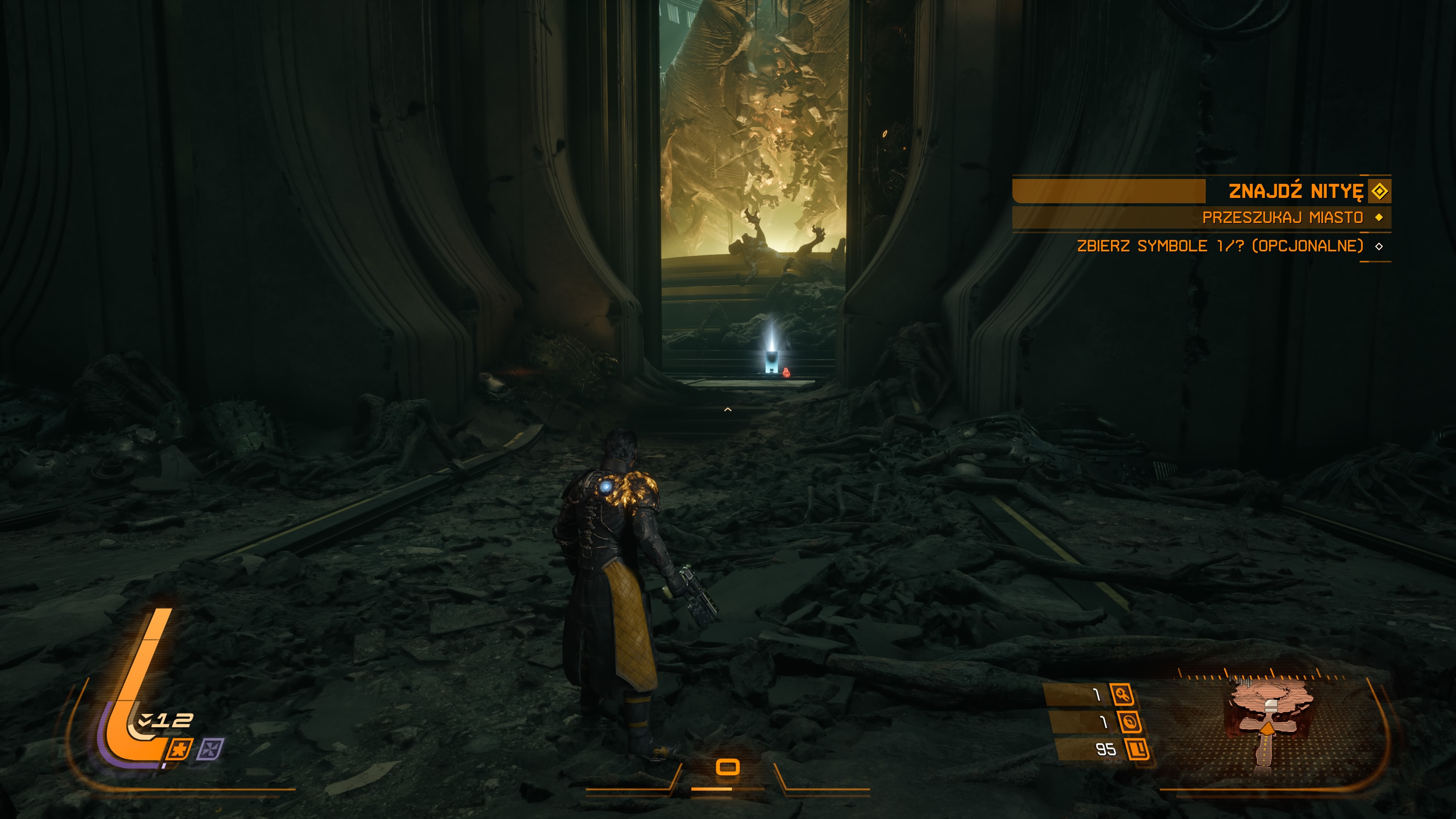Activate the purple pinwheel ability icon
The width and height of the screenshot is (1456, 819).
[210, 750]
